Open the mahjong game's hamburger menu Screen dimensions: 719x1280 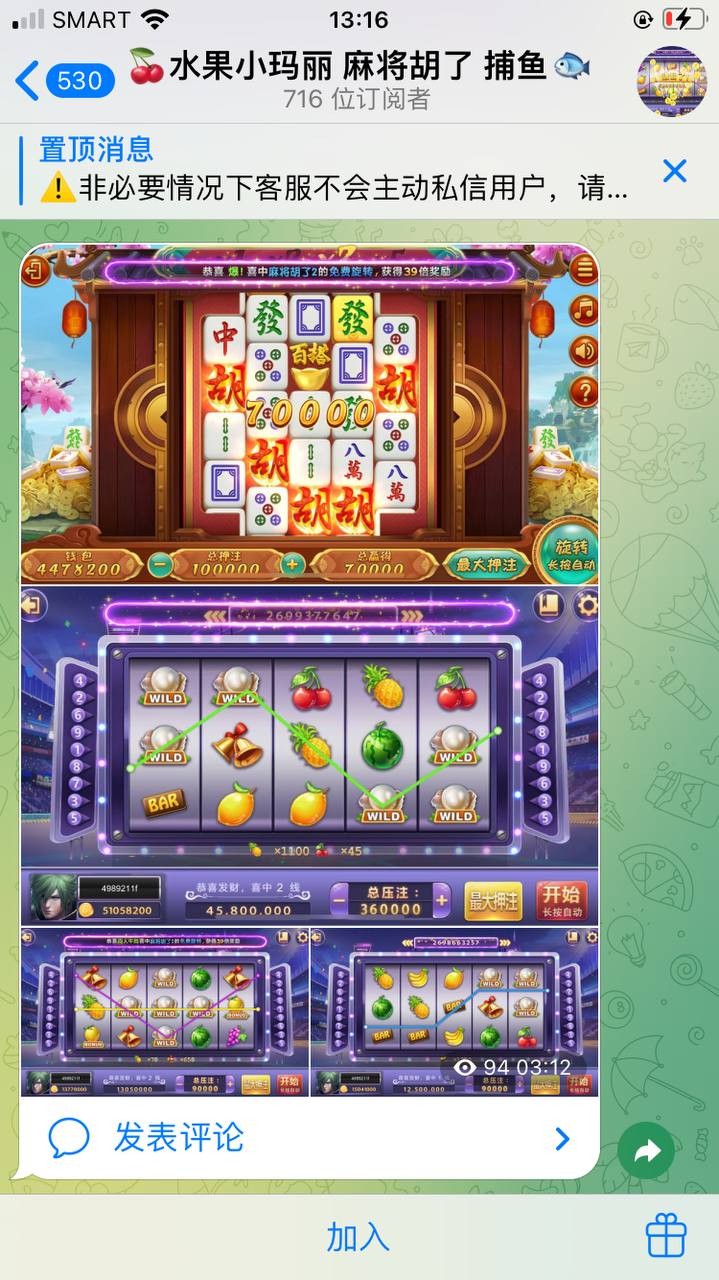tap(583, 269)
